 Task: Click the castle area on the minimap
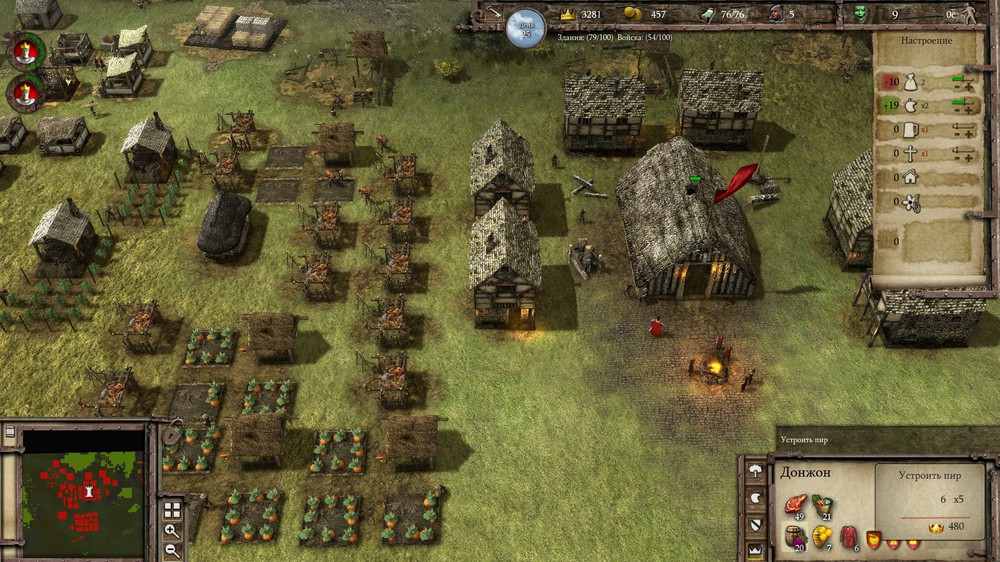click(88, 492)
